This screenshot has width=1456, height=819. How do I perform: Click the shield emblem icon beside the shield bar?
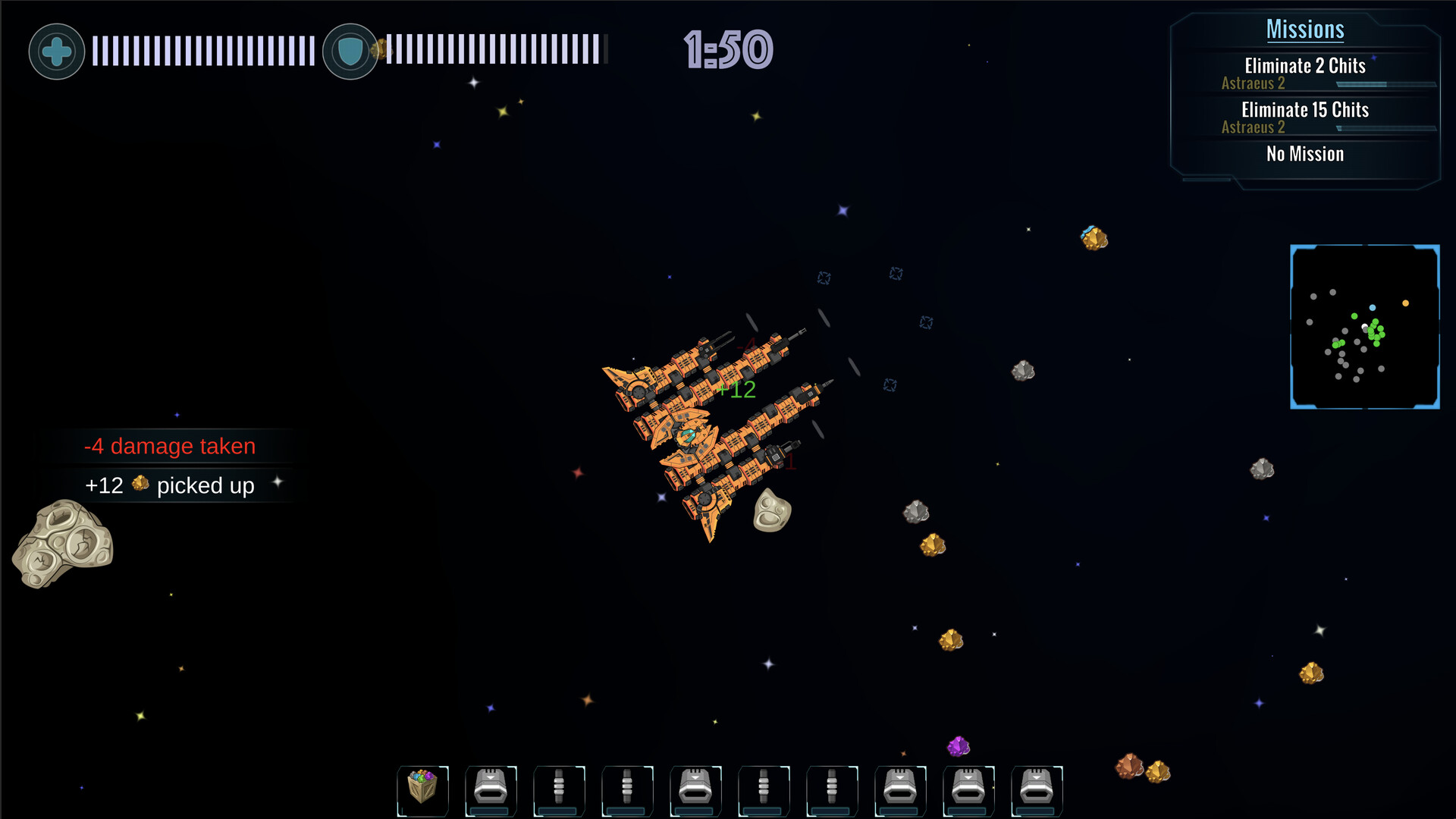pyautogui.click(x=350, y=50)
